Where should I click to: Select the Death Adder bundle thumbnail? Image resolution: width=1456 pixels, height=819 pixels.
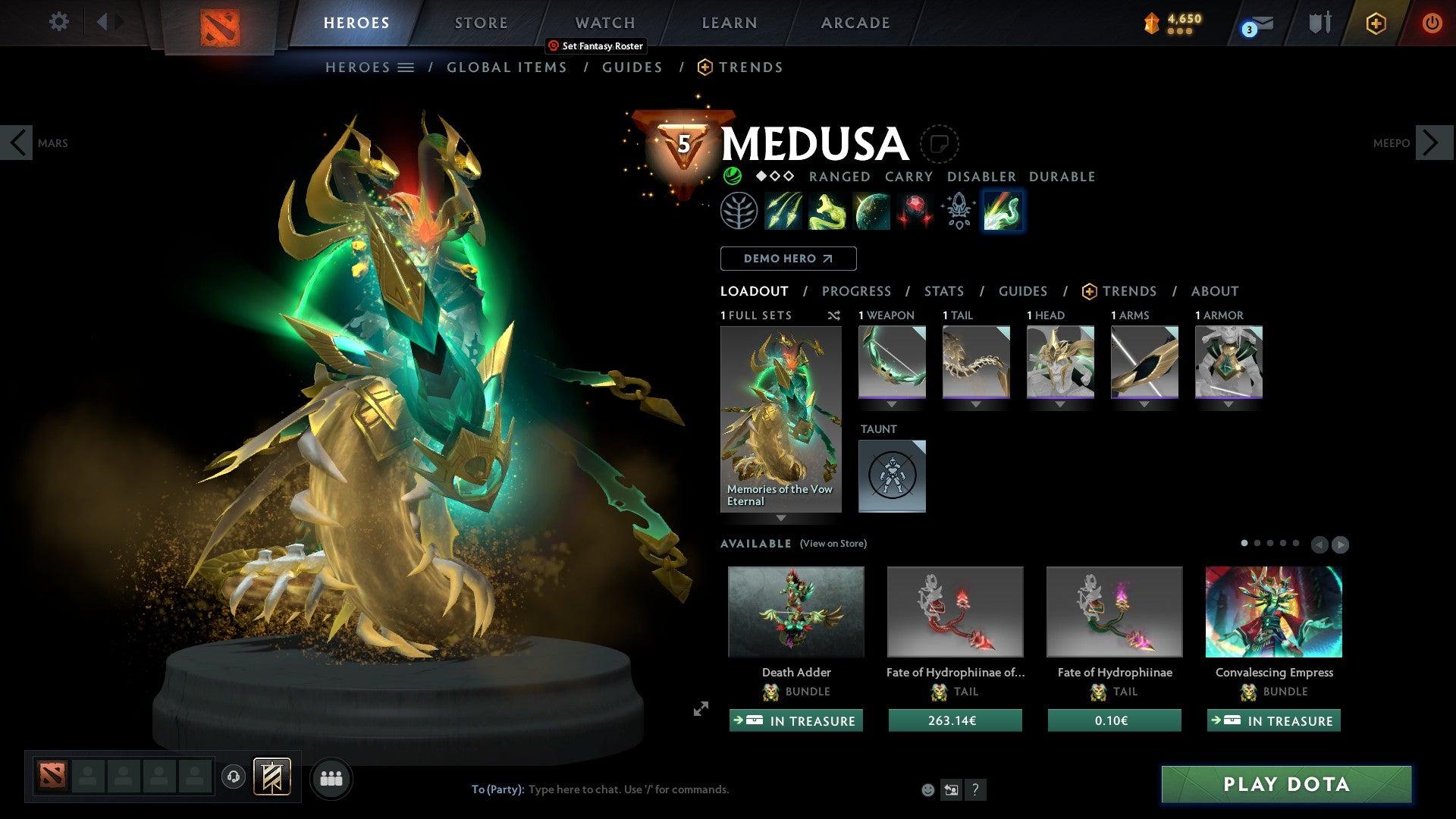795,611
